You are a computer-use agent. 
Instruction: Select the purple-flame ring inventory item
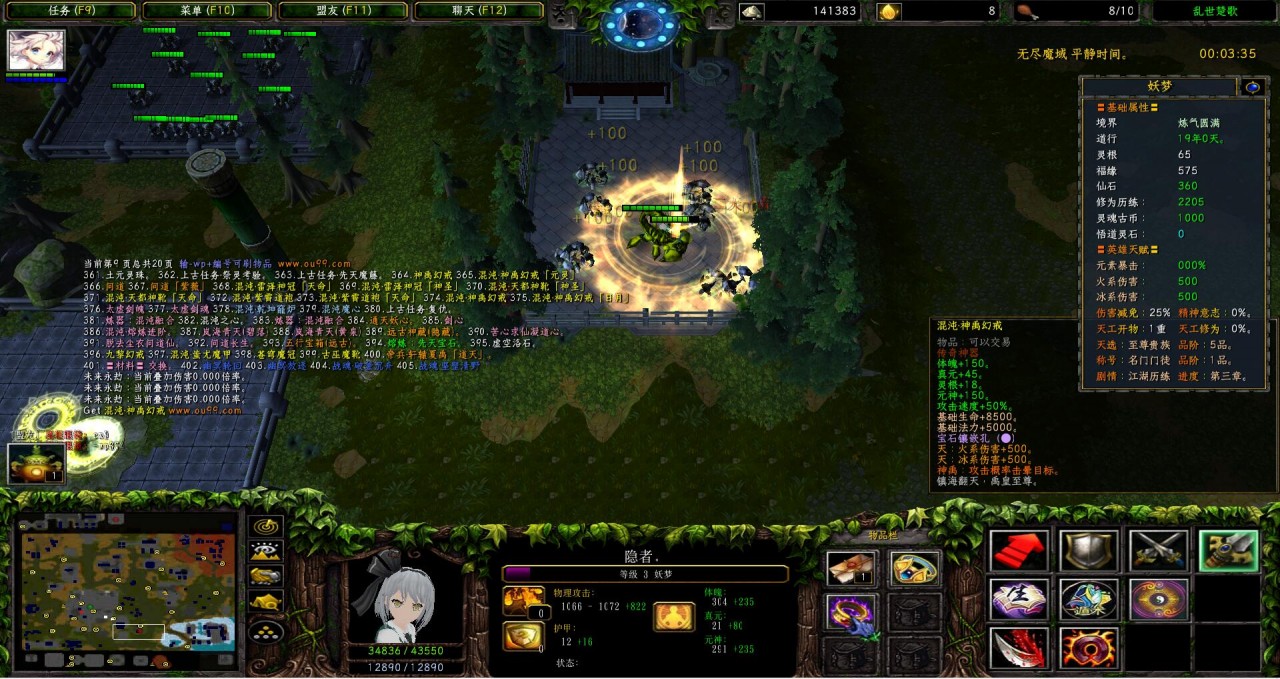pyautogui.click(x=852, y=612)
